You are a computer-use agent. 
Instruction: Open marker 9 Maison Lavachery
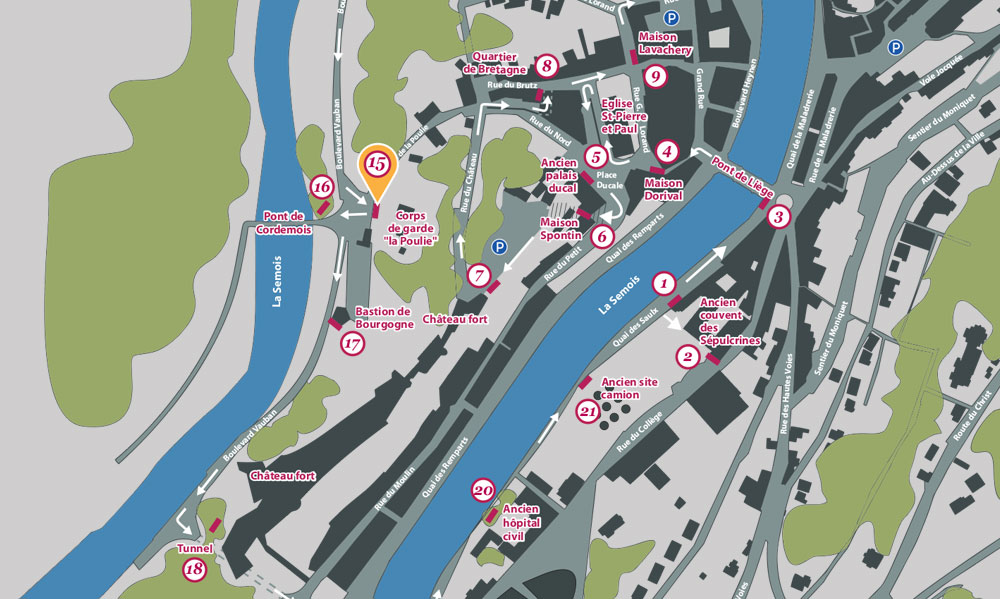[655, 76]
